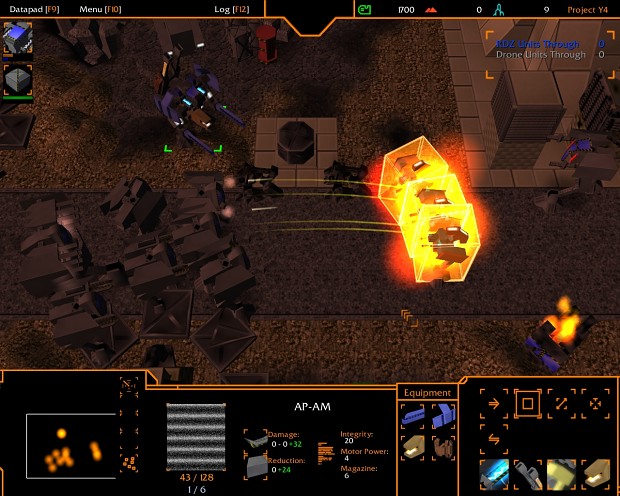Select the gray cube unit portrait
This screenshot has width=620, height=496.
tap(17, 80)
